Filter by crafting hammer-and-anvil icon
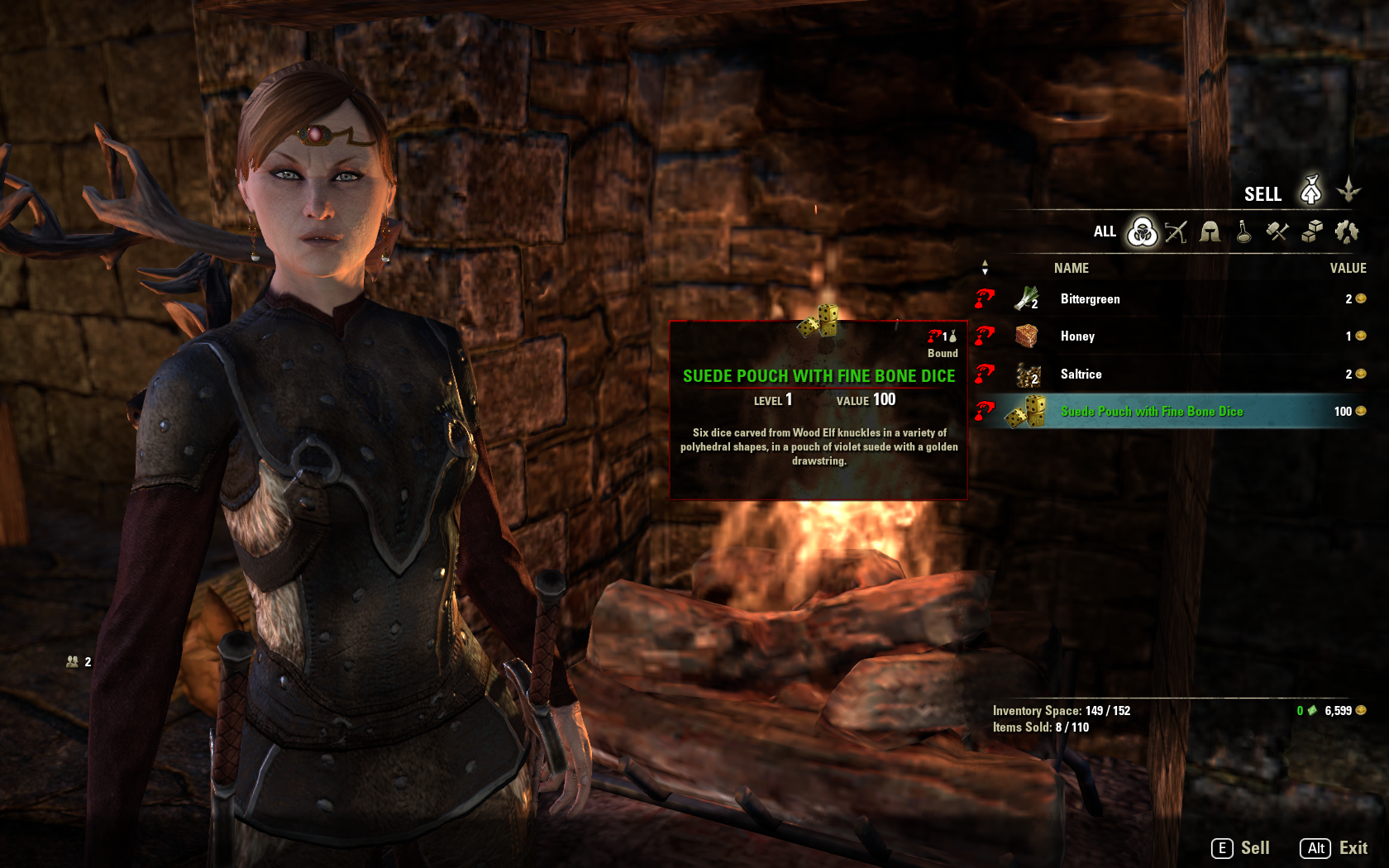The height and width of the screenshot is (868, 1389). point(1277,232)
